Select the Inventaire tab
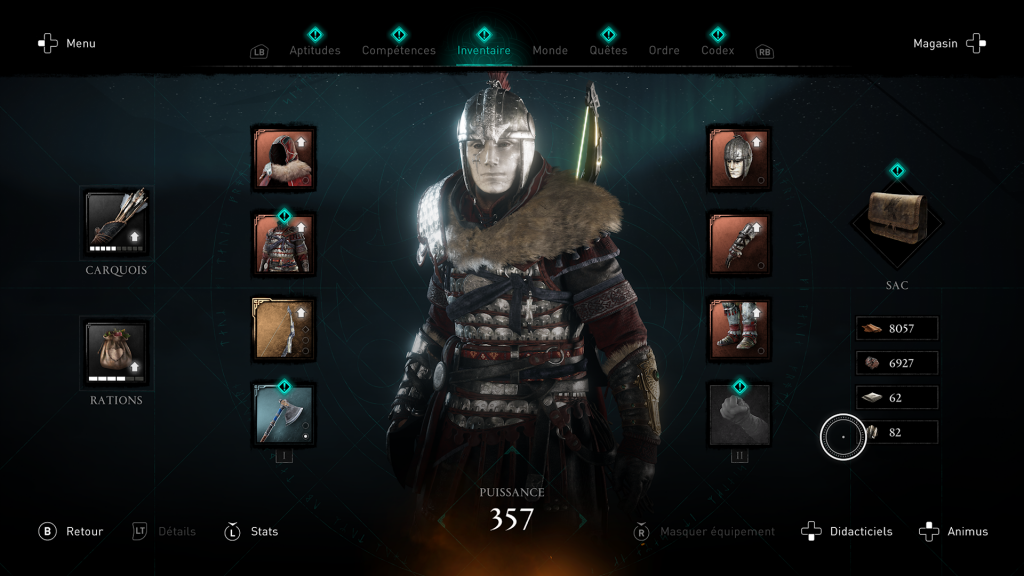The width and height of the screenshot is (1024, 576). pyautogui.click(x=484, y=50)
